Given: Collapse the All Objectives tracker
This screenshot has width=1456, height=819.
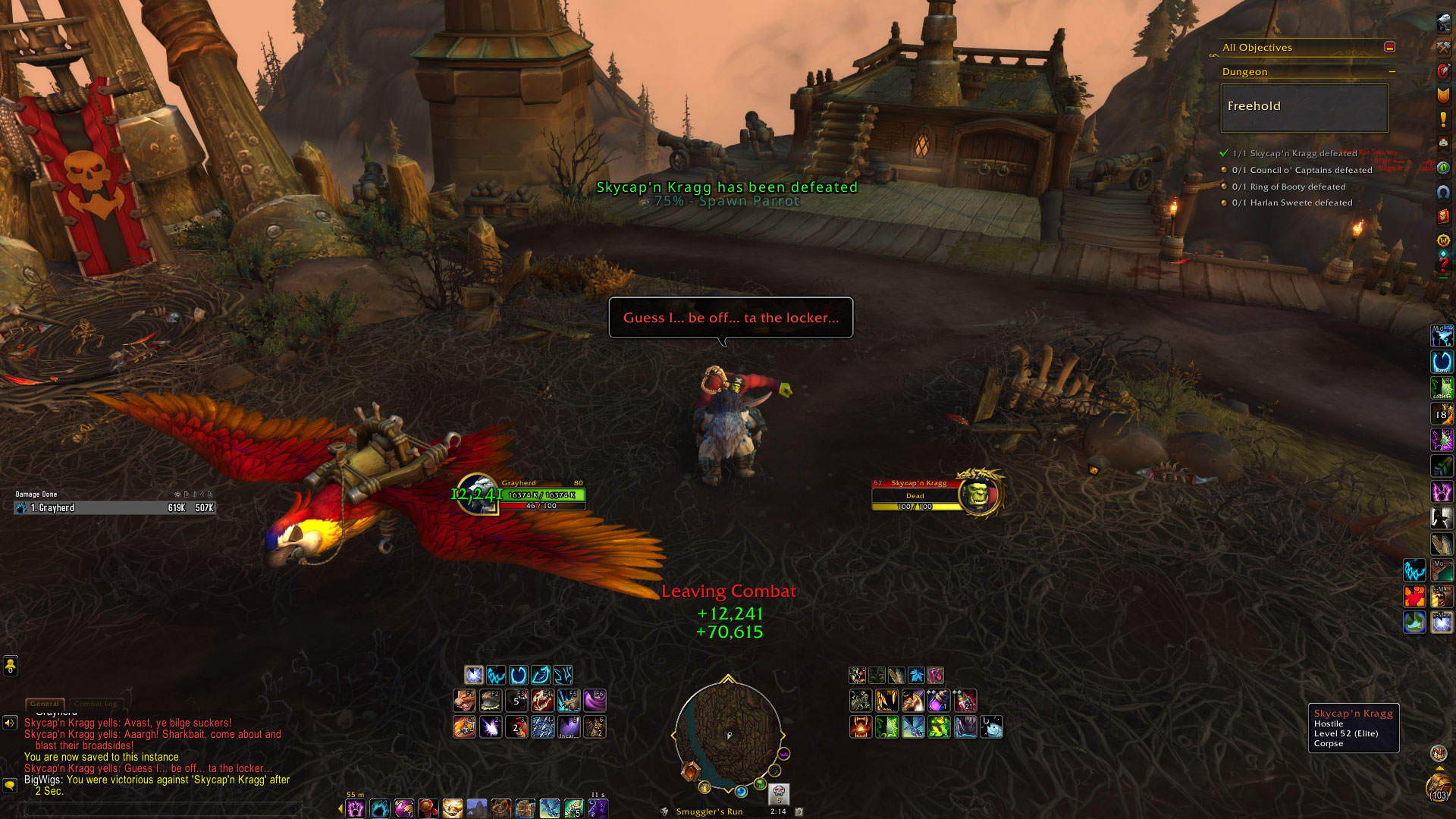Looking at the screenshot, I should (x=1389, y=47).
